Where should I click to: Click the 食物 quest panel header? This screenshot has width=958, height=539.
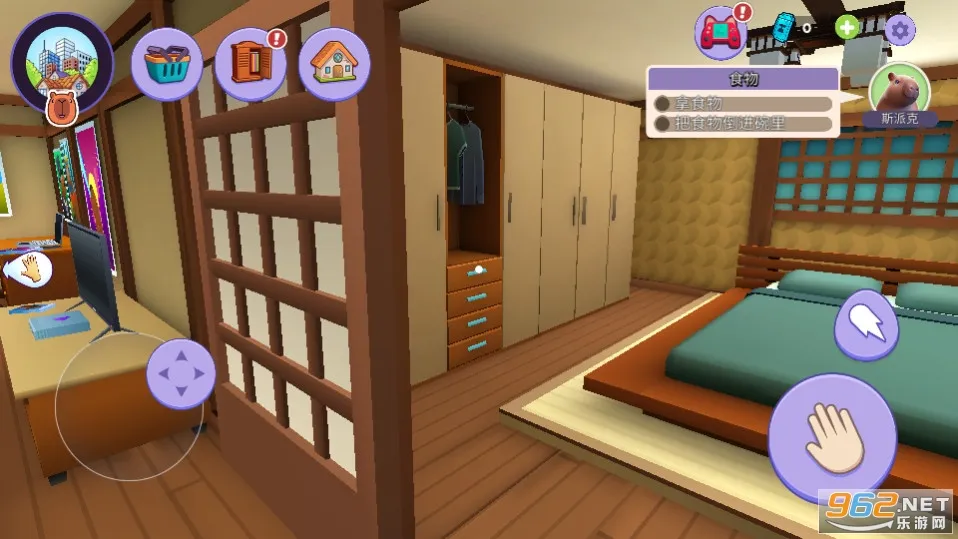(x=743, y=79)
